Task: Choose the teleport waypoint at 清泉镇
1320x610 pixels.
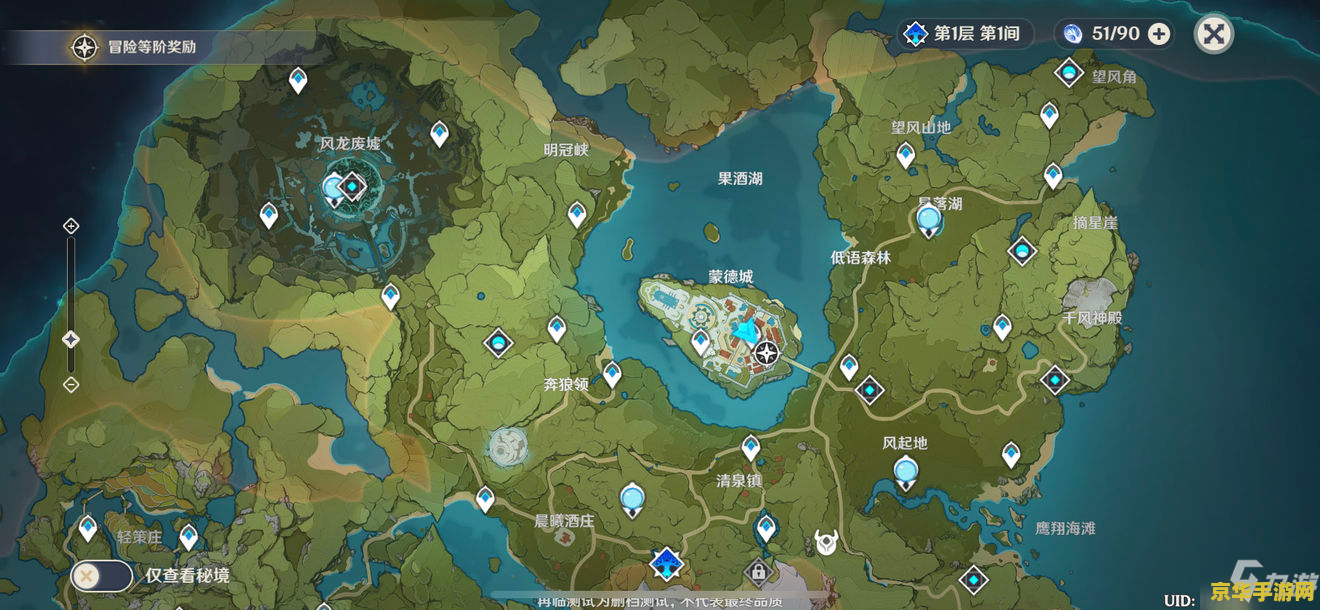Action: pos(751,446)
